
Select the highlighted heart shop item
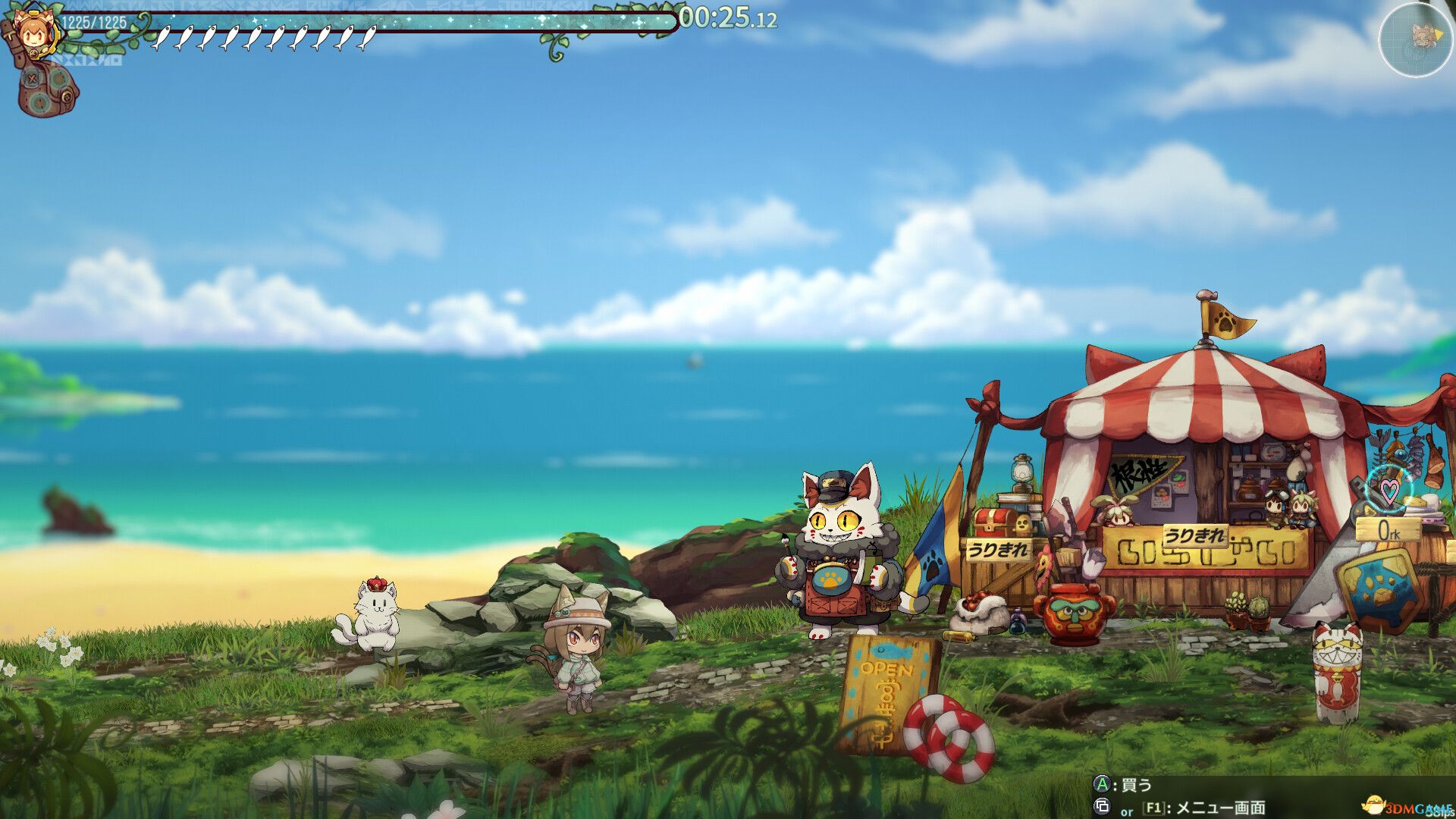pyautogui.click(x=1389, y=490)
